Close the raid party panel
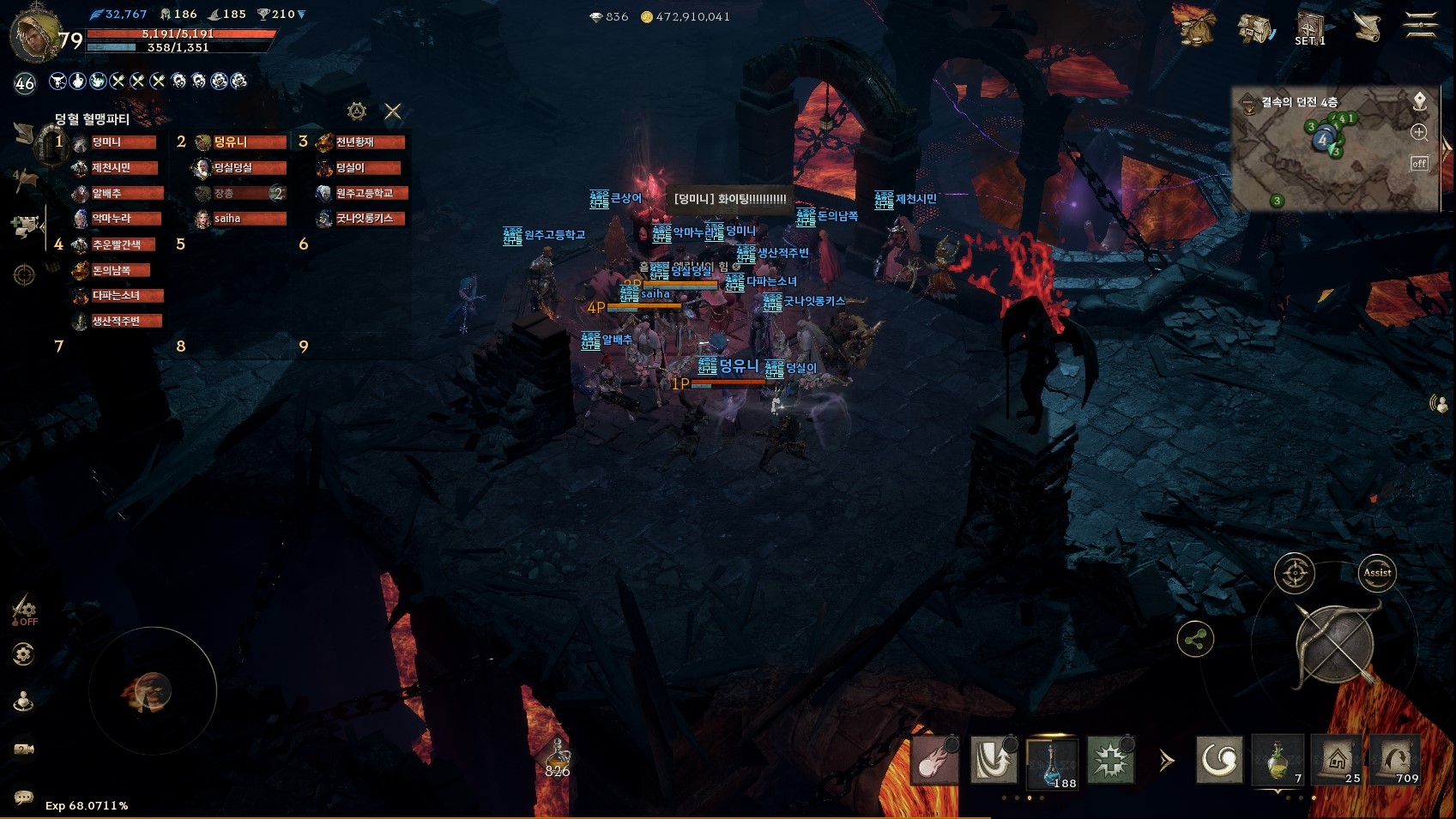This screenshot has height=819, width=1456. pyautogui.click(x=393, y=111)
